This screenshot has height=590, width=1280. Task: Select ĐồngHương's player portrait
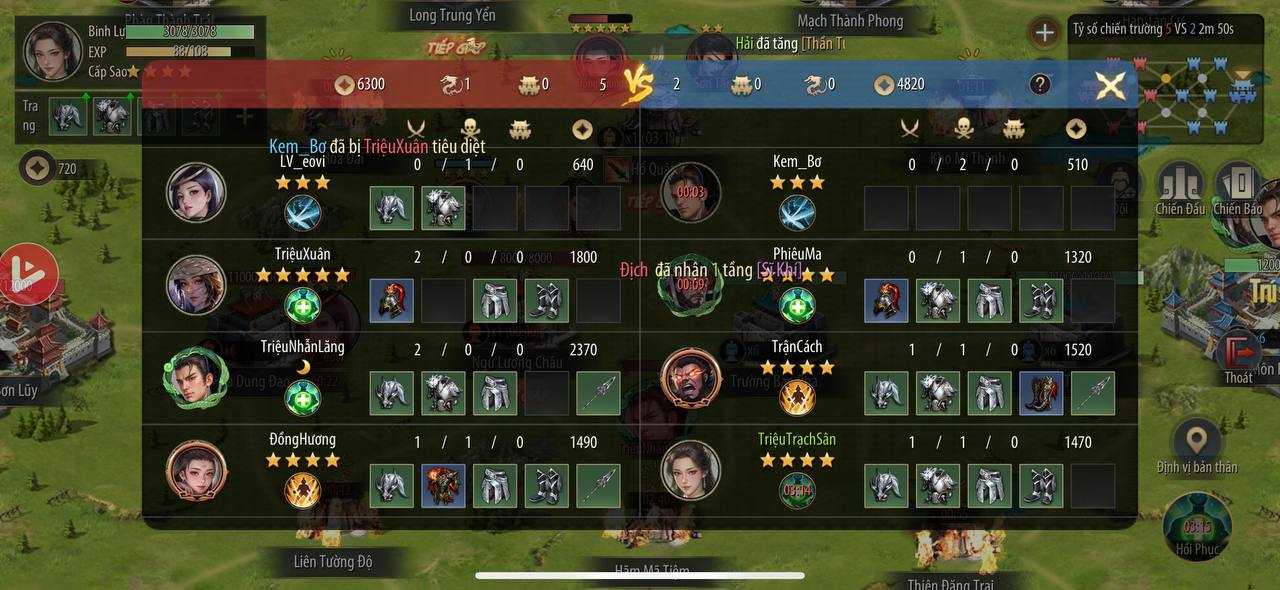tap(195, 469)
